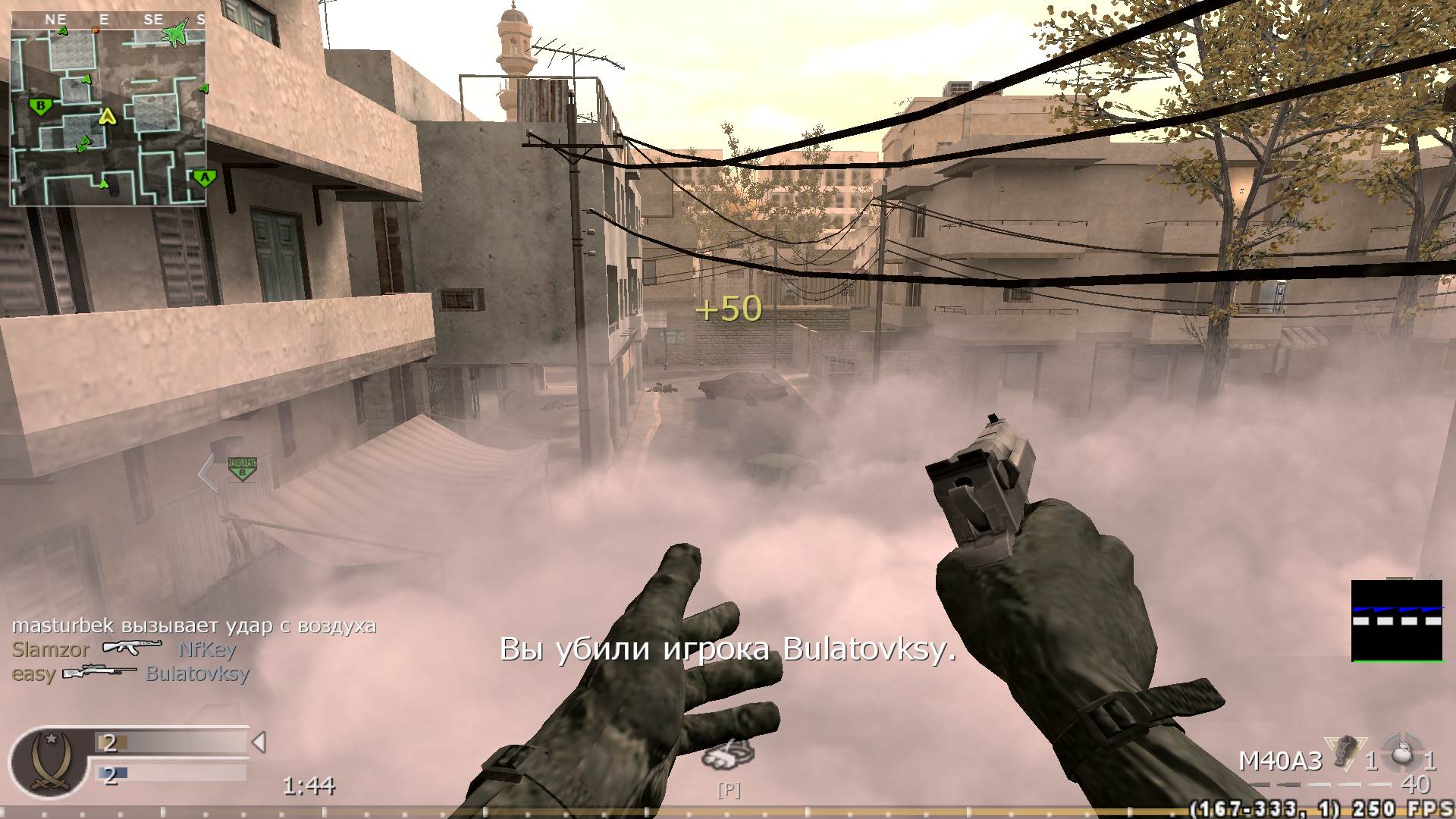This screenshot has width=1456, height=819.
Task: Click the pickup icon marked P at screen bottom
Action: [729, 791]
